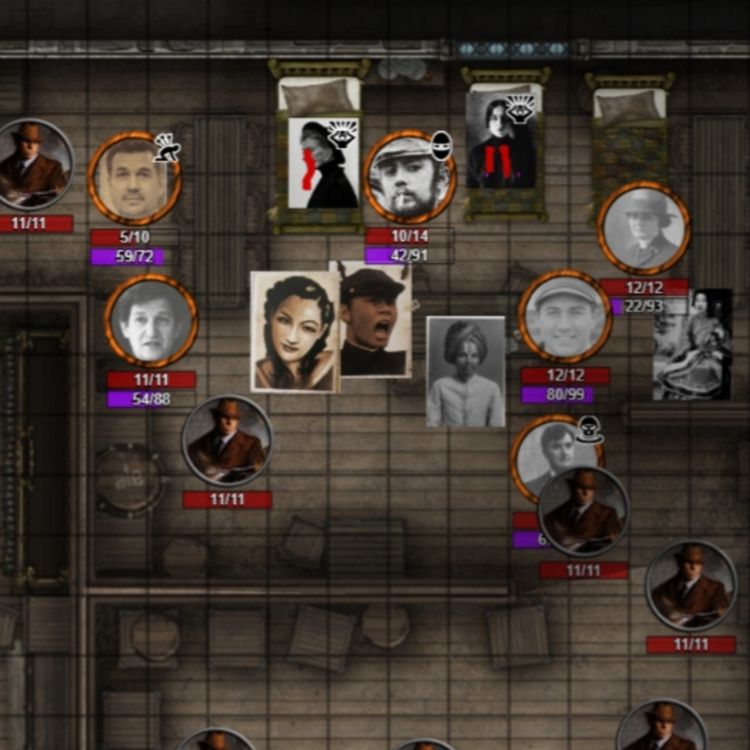The width and height of the screenshot is (750, 750).
Task: Select the woman in hat token with 22/93 bar
Action: (x=644, y=228)
